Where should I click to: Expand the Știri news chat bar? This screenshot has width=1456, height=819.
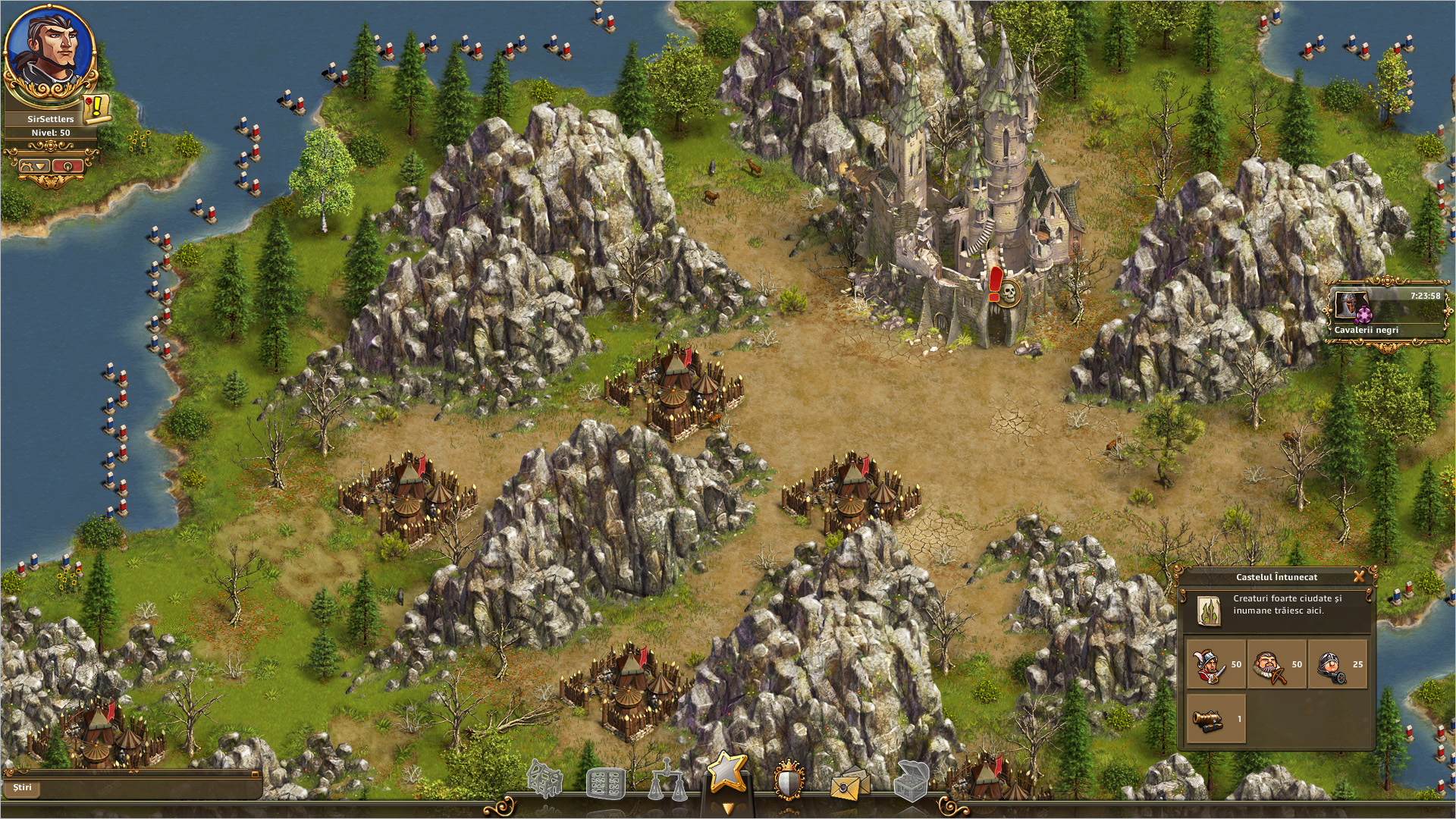pyautogui.click(x=133, y=787)
